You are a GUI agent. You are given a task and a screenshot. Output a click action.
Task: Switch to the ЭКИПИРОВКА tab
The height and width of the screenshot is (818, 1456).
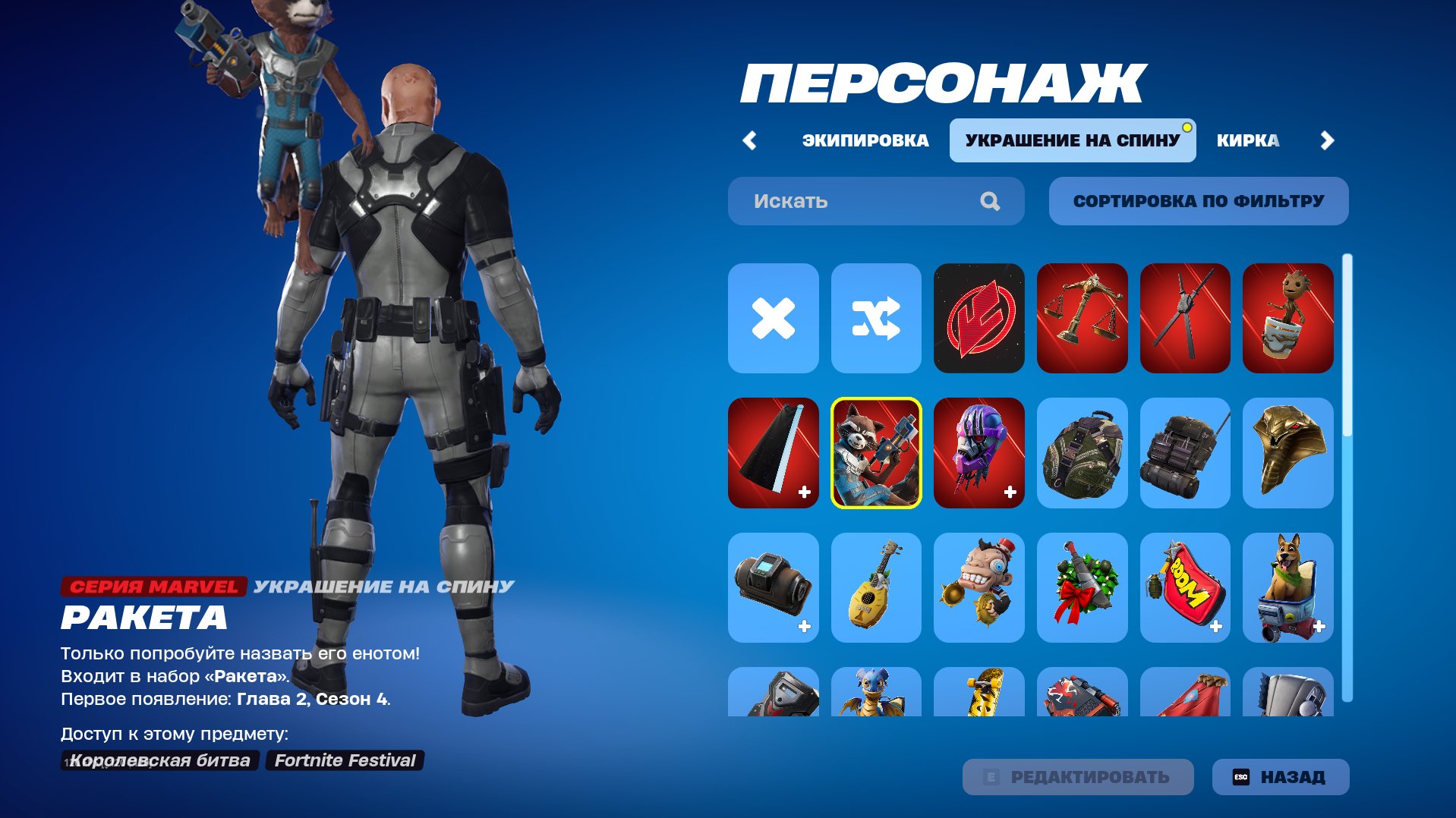[x=864, y=140]
